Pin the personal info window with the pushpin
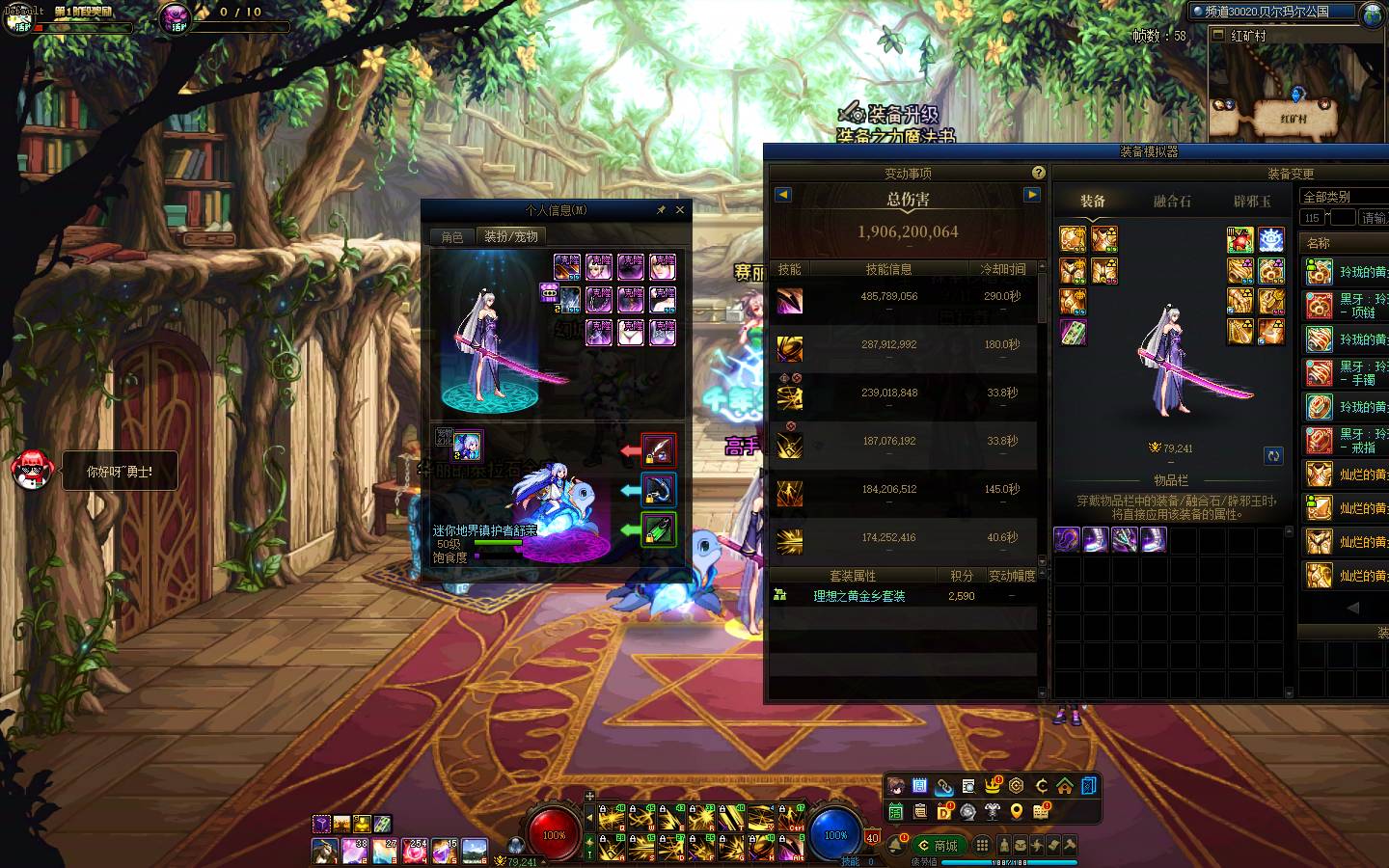Viewport: 1389px width, 868px height. point(661,209)
